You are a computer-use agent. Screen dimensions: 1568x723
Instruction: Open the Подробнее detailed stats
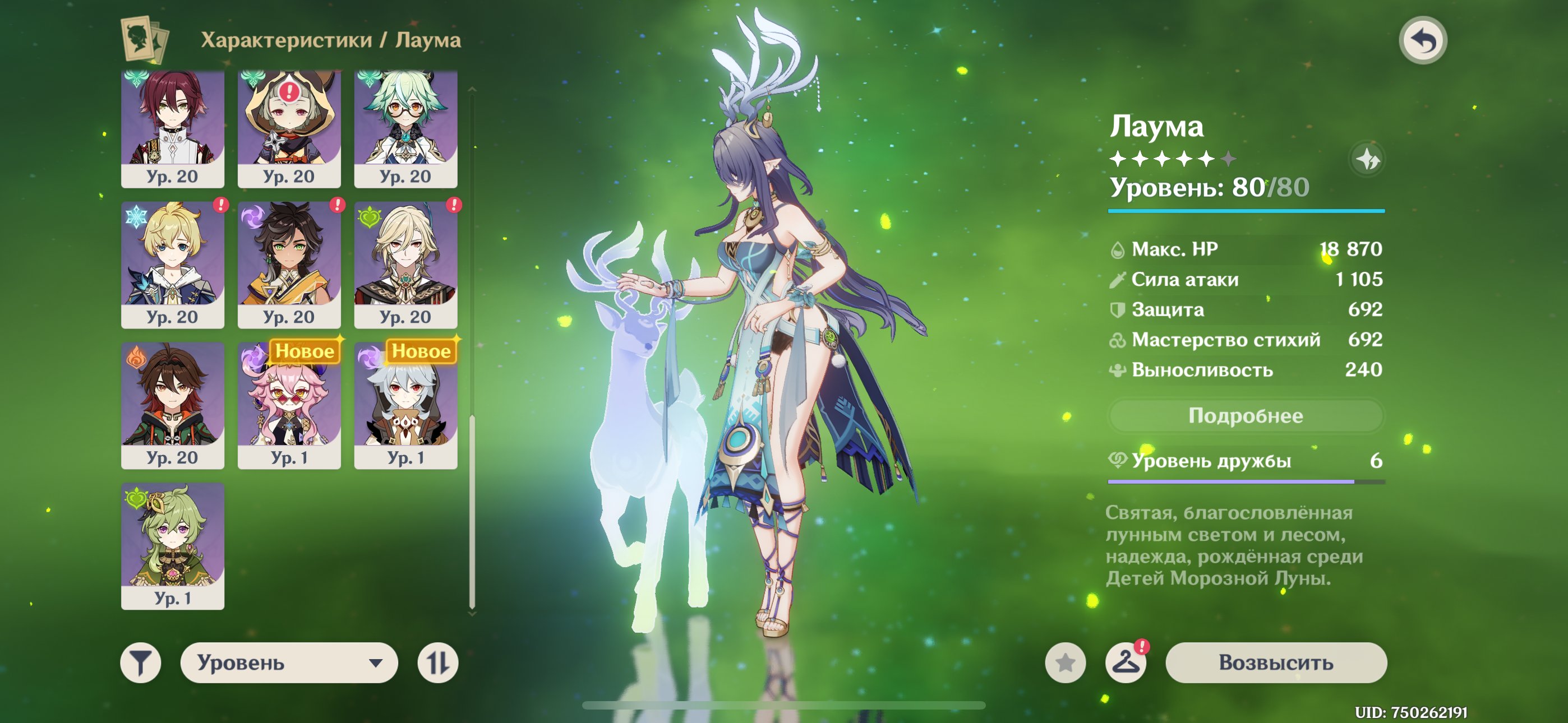(x=1246, y=416)
